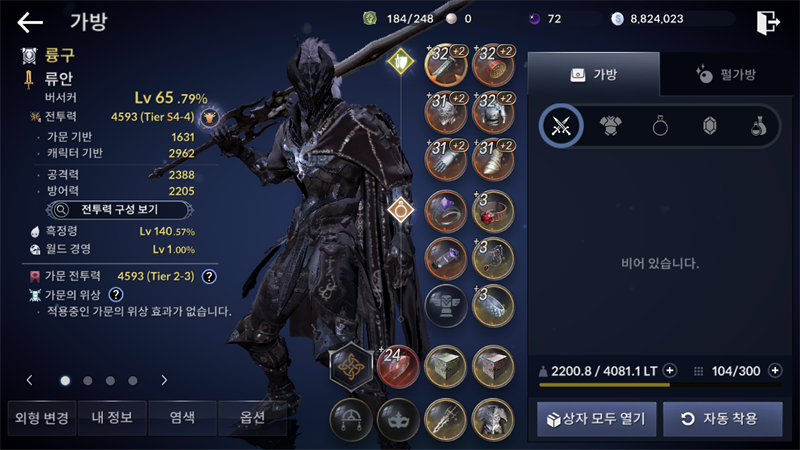Open all boxes with 상자 모두 열기
The width and height of the screenshot is (800, 450).
pos(597,418)
